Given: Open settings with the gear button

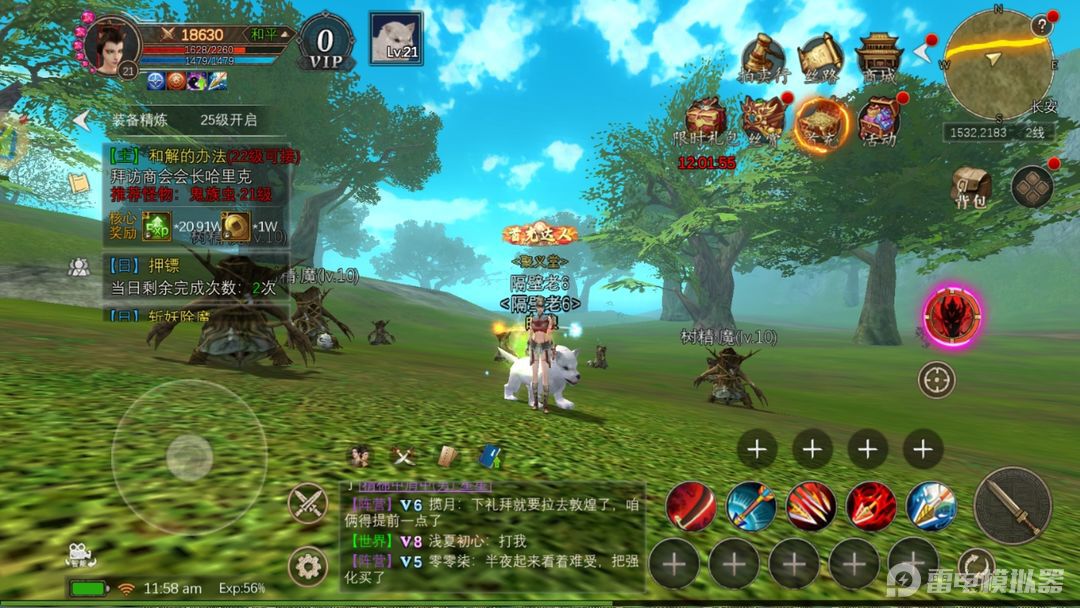Looking at the screenshot, I should (308, 567).
